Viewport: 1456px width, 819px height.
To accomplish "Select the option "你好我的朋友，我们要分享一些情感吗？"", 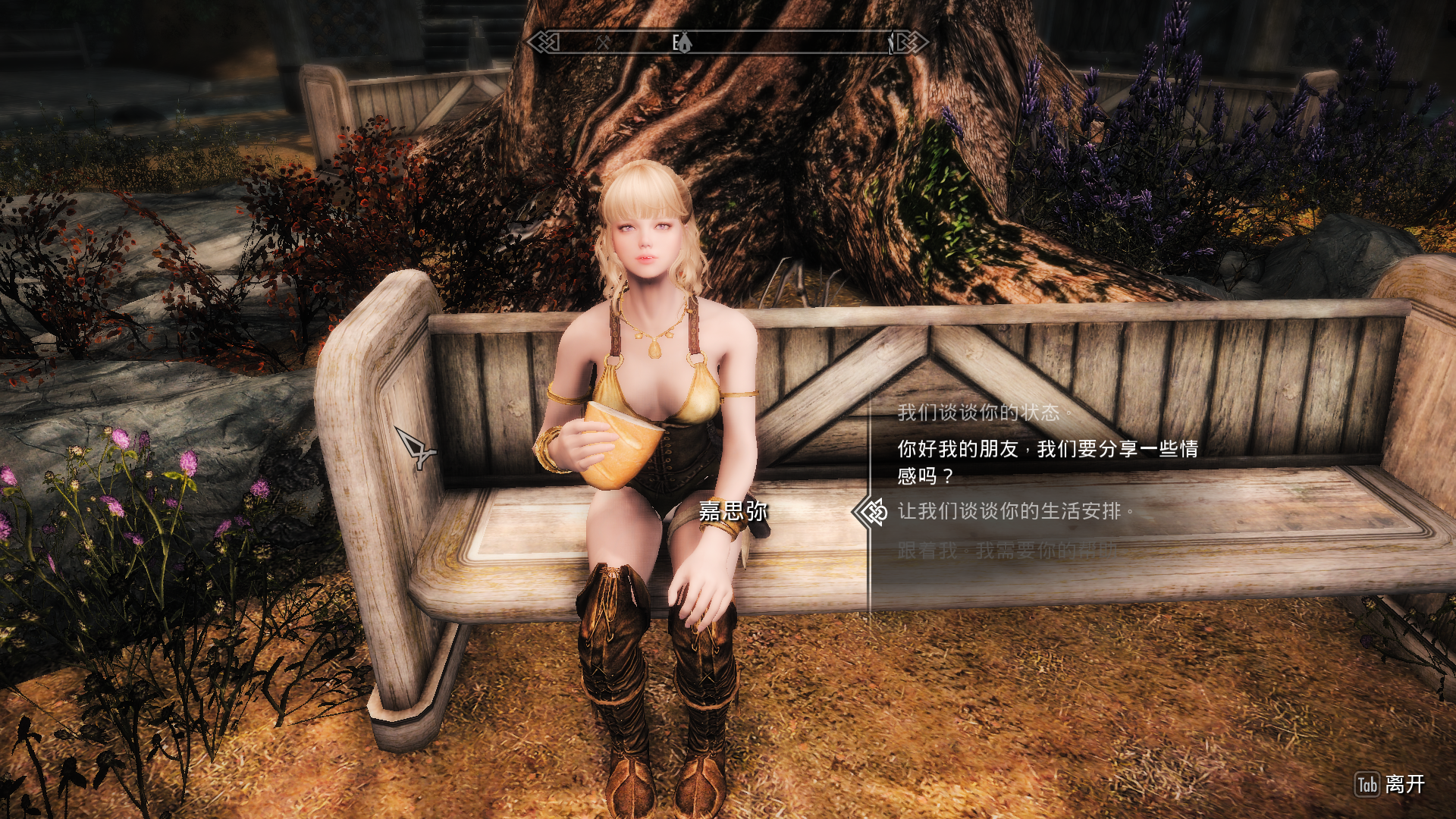I will click(x=1046, y=462).
